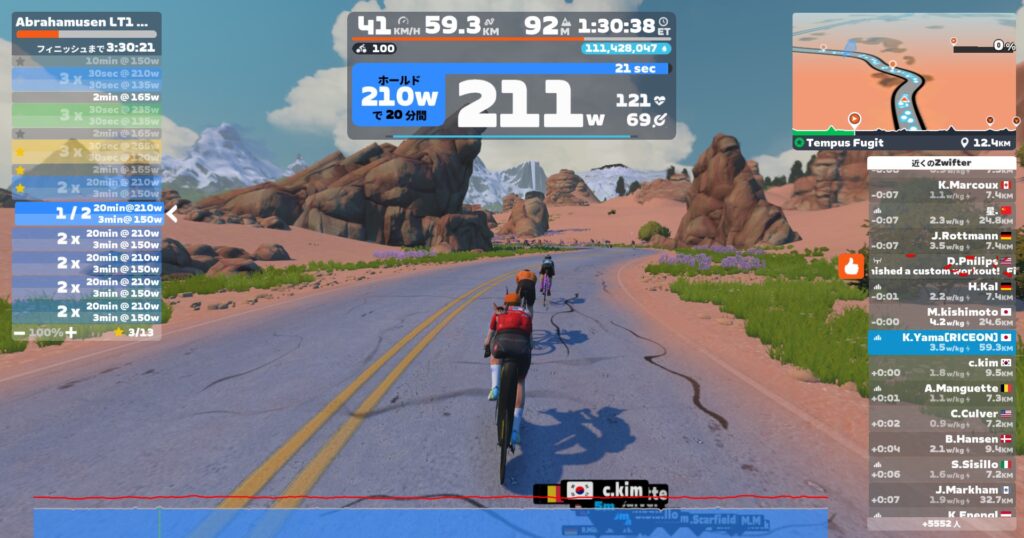1024x538 pixels.
Task: Select the current 1/2 20min@210w workout block
Action: click(x=88, y=213)
